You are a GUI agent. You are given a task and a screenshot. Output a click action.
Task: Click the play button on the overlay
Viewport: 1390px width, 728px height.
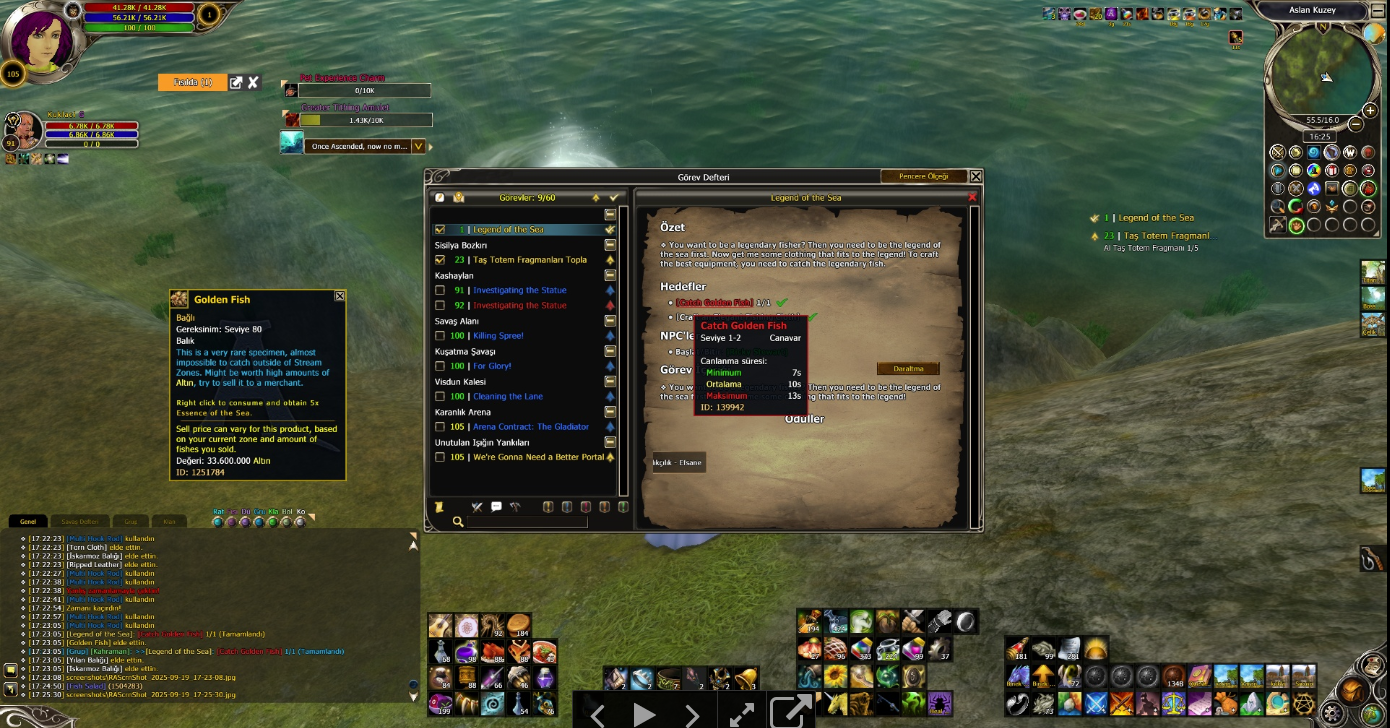coord(644,713)
